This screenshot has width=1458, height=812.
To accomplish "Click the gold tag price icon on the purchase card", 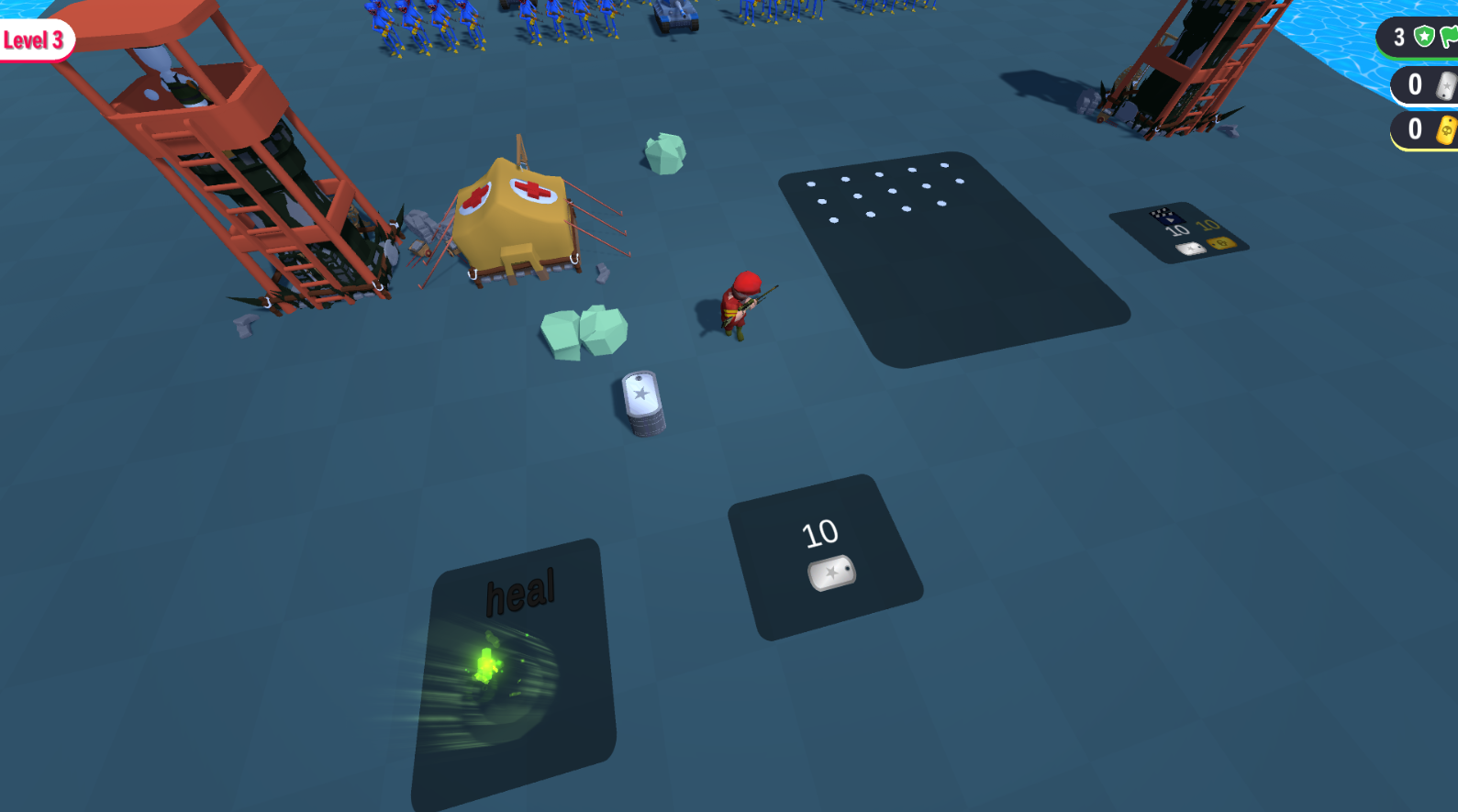I will click(x=1222, y=244).
